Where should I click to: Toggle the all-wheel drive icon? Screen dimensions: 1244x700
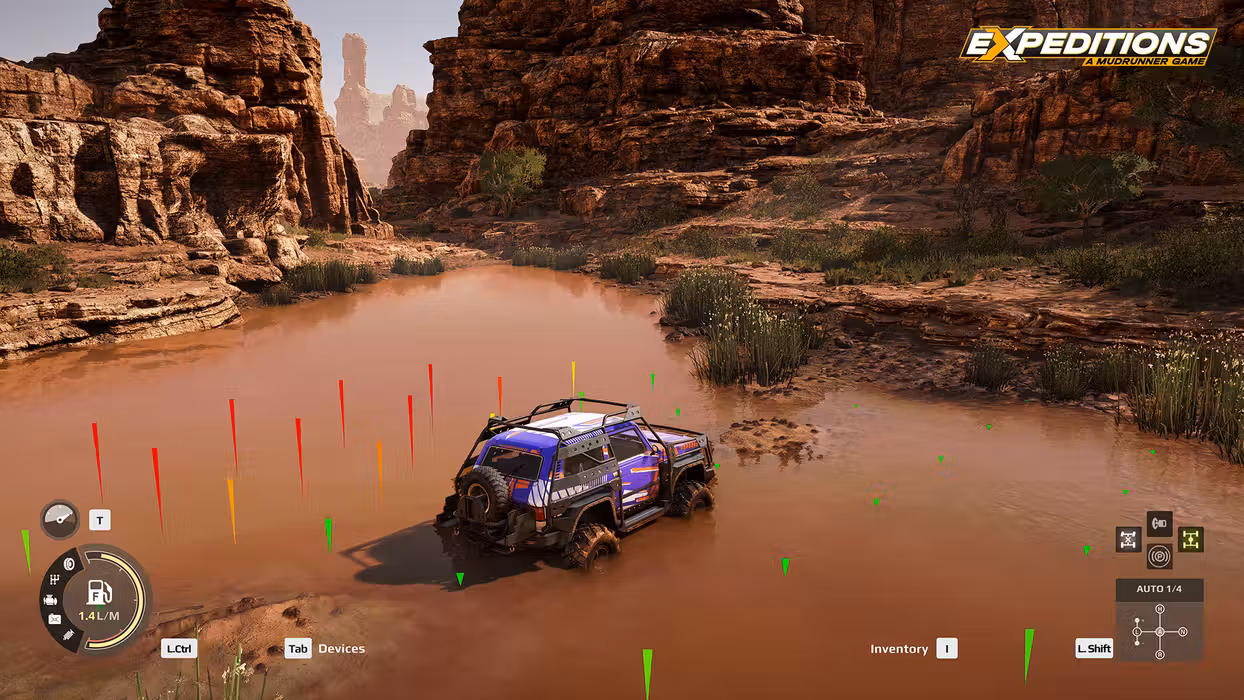[1190, 539]
